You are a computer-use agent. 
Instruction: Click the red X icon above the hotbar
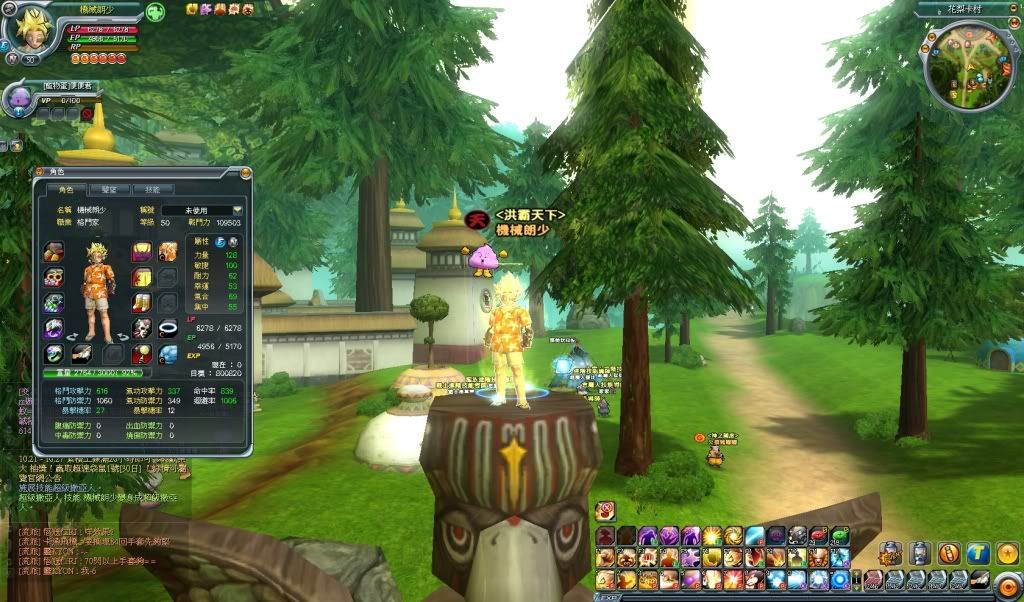tap(605, 510)
